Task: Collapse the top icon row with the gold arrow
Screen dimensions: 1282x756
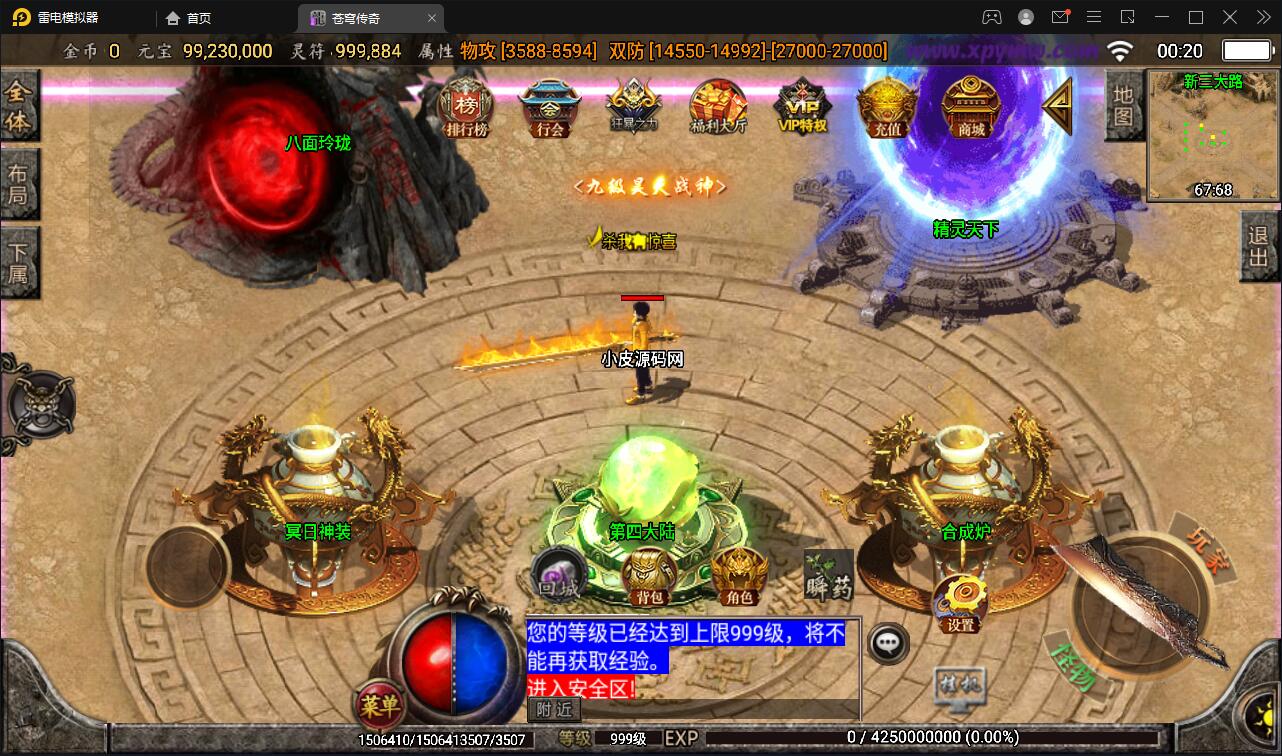Action: (1057, 106)
